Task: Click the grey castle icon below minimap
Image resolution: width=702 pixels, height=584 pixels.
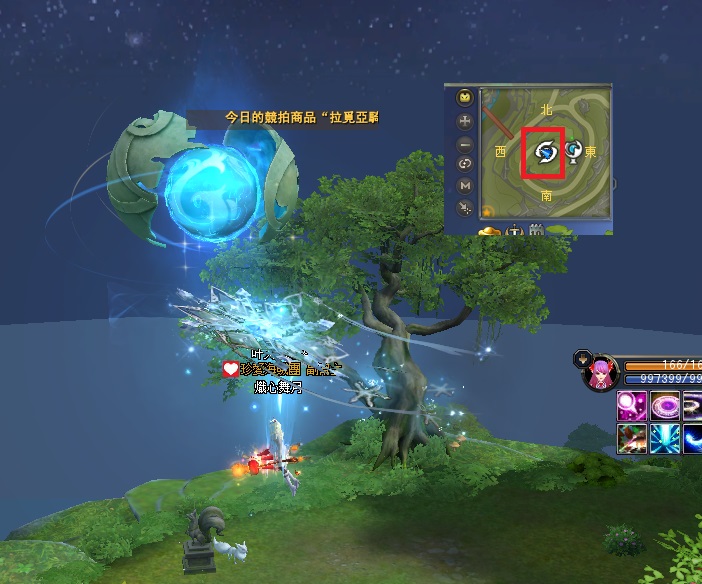Action: 536,232
